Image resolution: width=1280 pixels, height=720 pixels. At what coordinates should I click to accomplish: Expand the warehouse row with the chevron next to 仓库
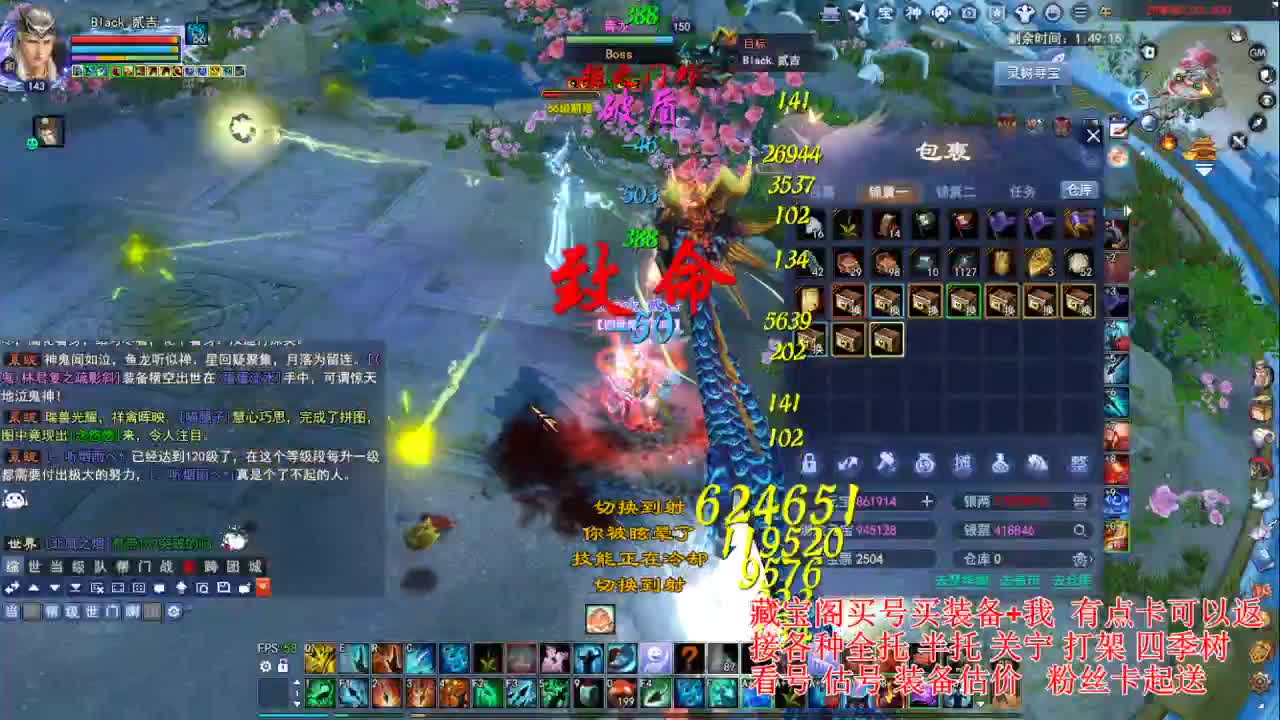click(1091, 558)
